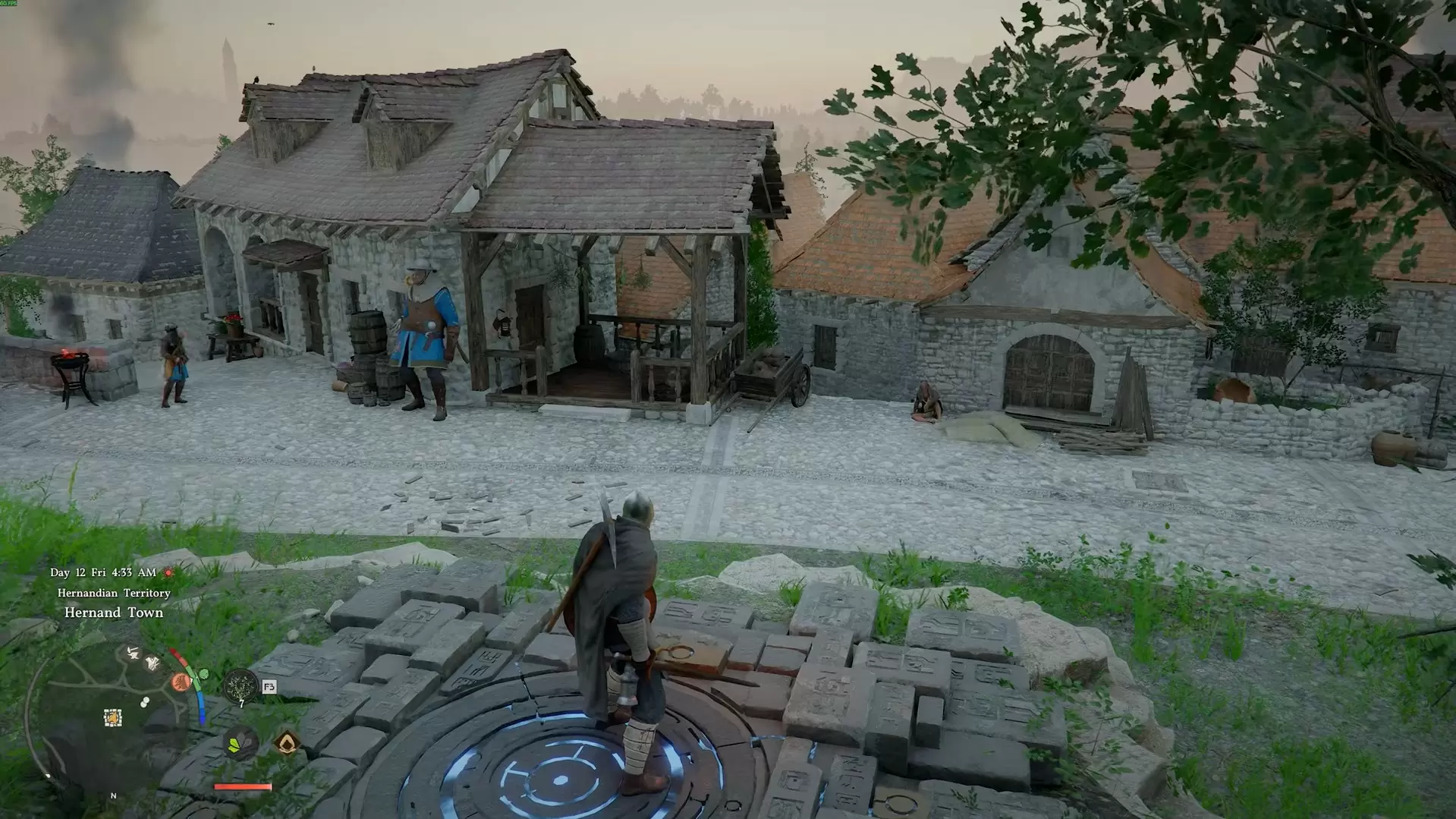1456x819 pixels.
Task: Click the hooded figure diamond icon
Action: (x=286, y=743)
